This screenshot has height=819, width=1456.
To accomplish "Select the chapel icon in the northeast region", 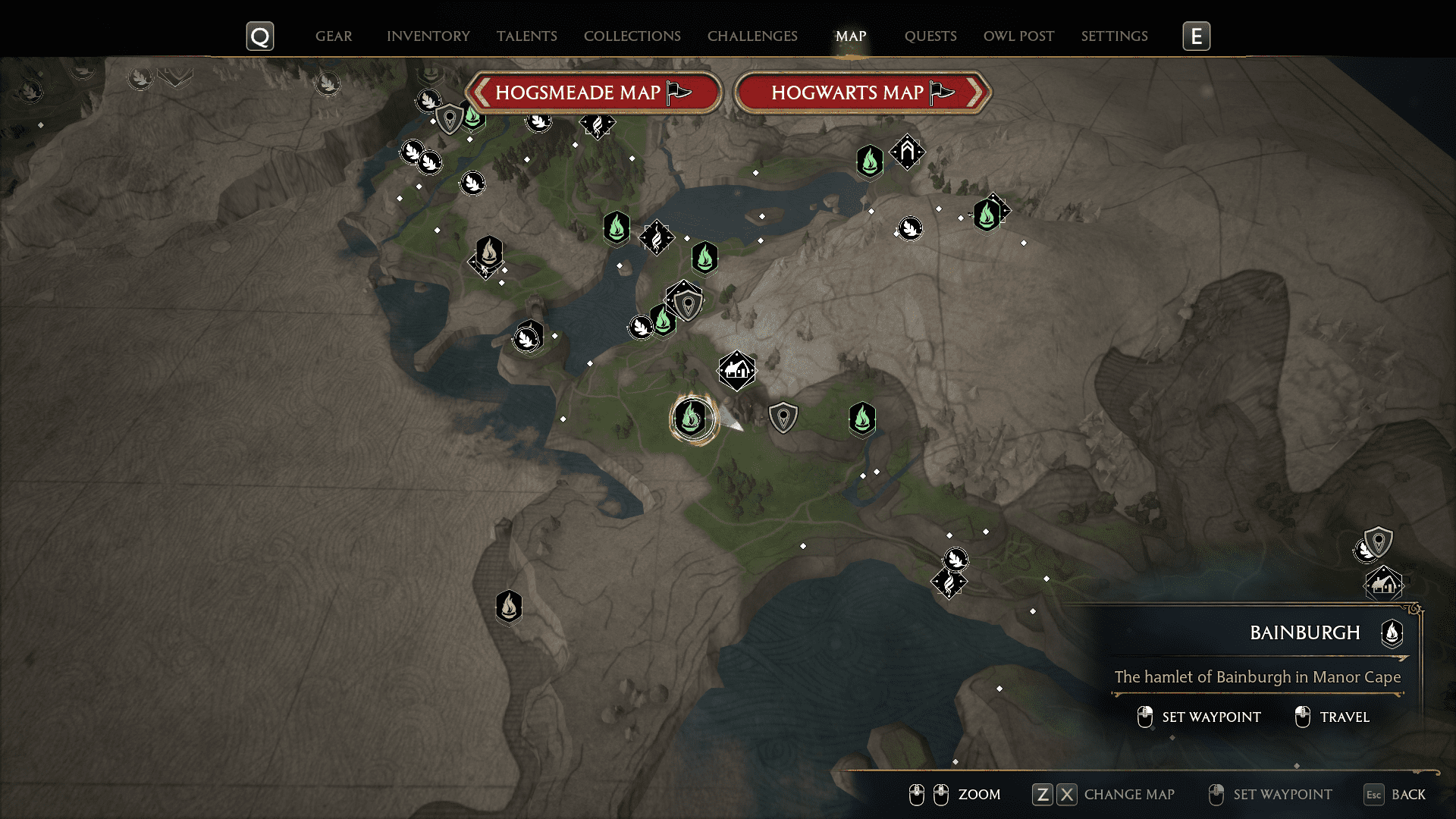I will point(907,151).
